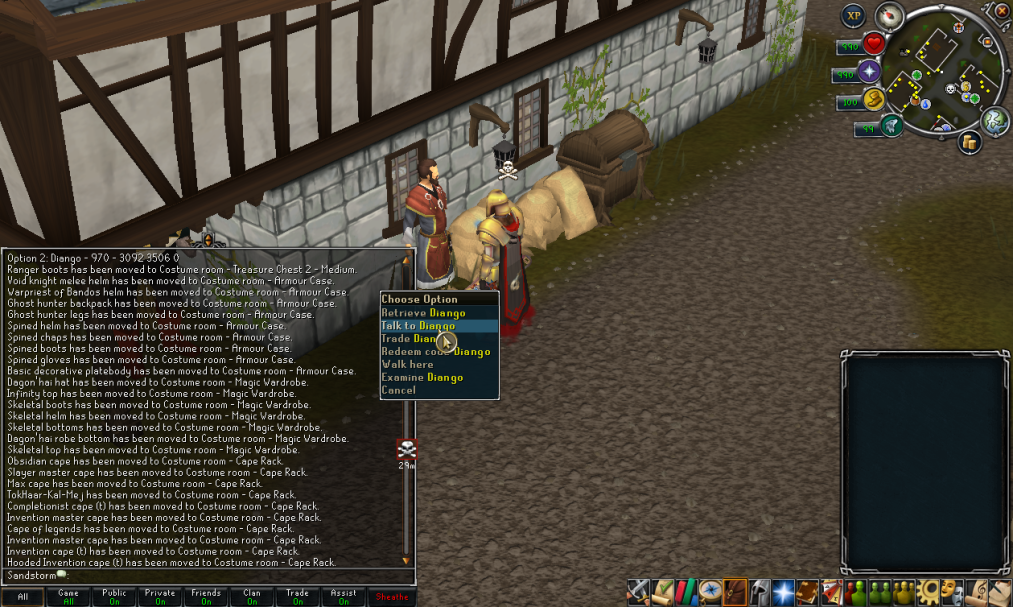Toggle the Public chat filter
Screen dimensions: 1013x607
pyautogui.click(x=114, y=597)
